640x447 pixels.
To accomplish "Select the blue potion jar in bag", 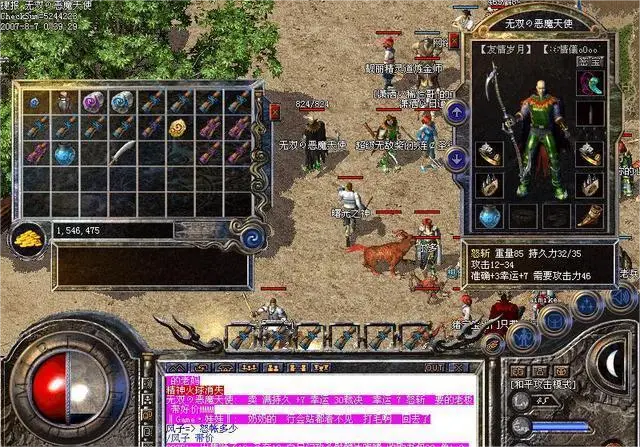I will [x=63, y=153].
